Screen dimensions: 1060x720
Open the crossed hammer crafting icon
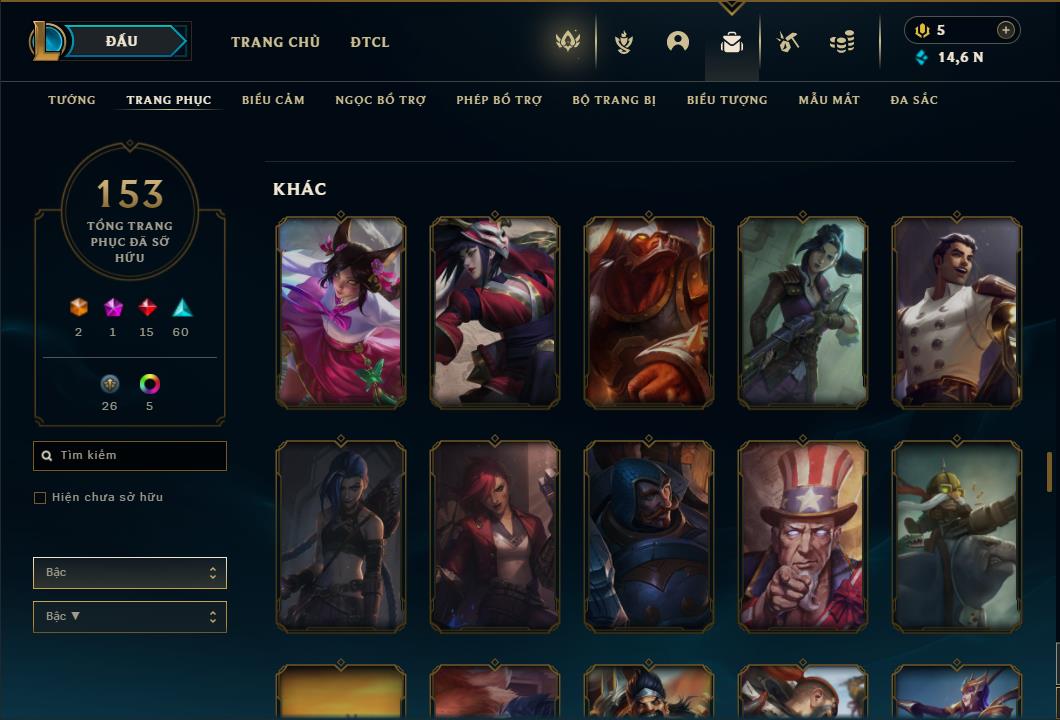tap(788, 42)
